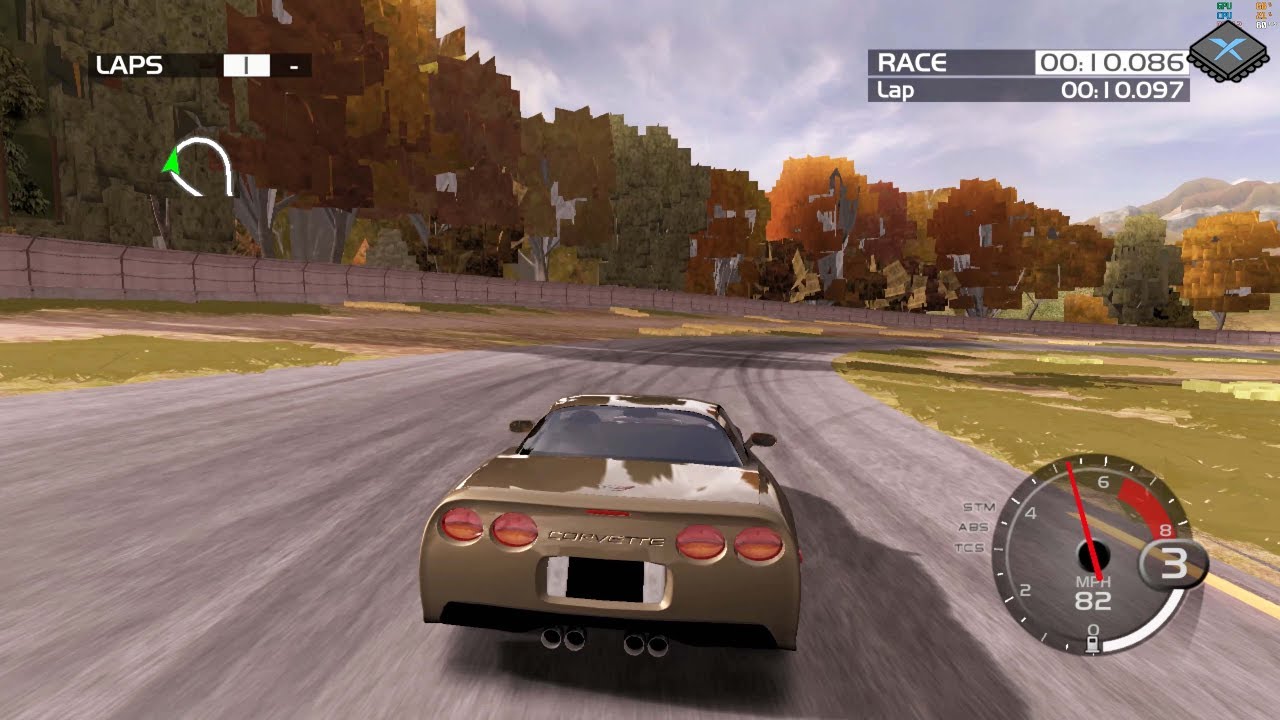Click the 60 FPS counter in the overlay
This screenshot has height=720, width=1280.
coord(1261,25)
